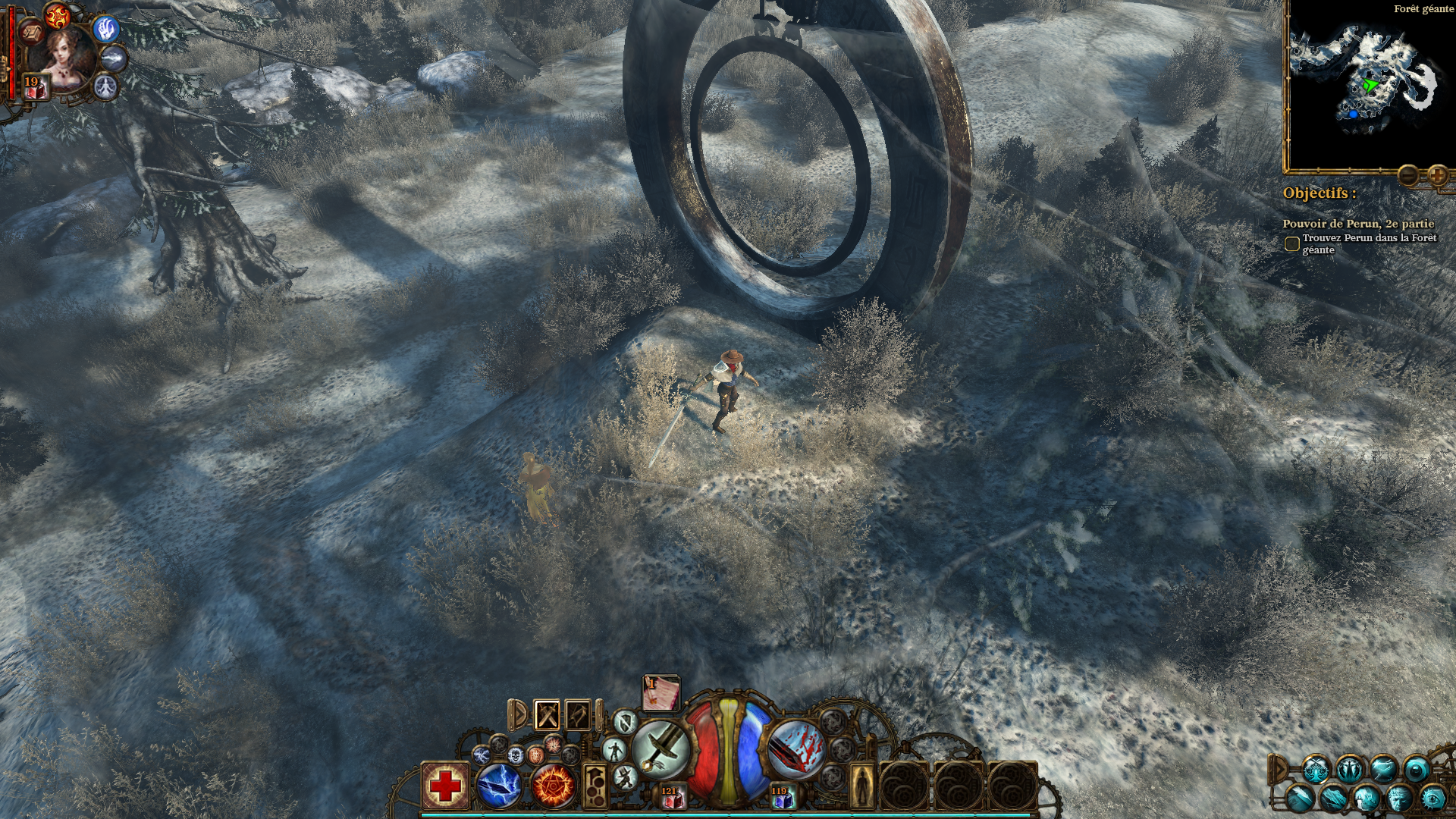
Task: Zoom out the minimap with the minus button
Action: pyautogui.click(x=1409, y=176)
